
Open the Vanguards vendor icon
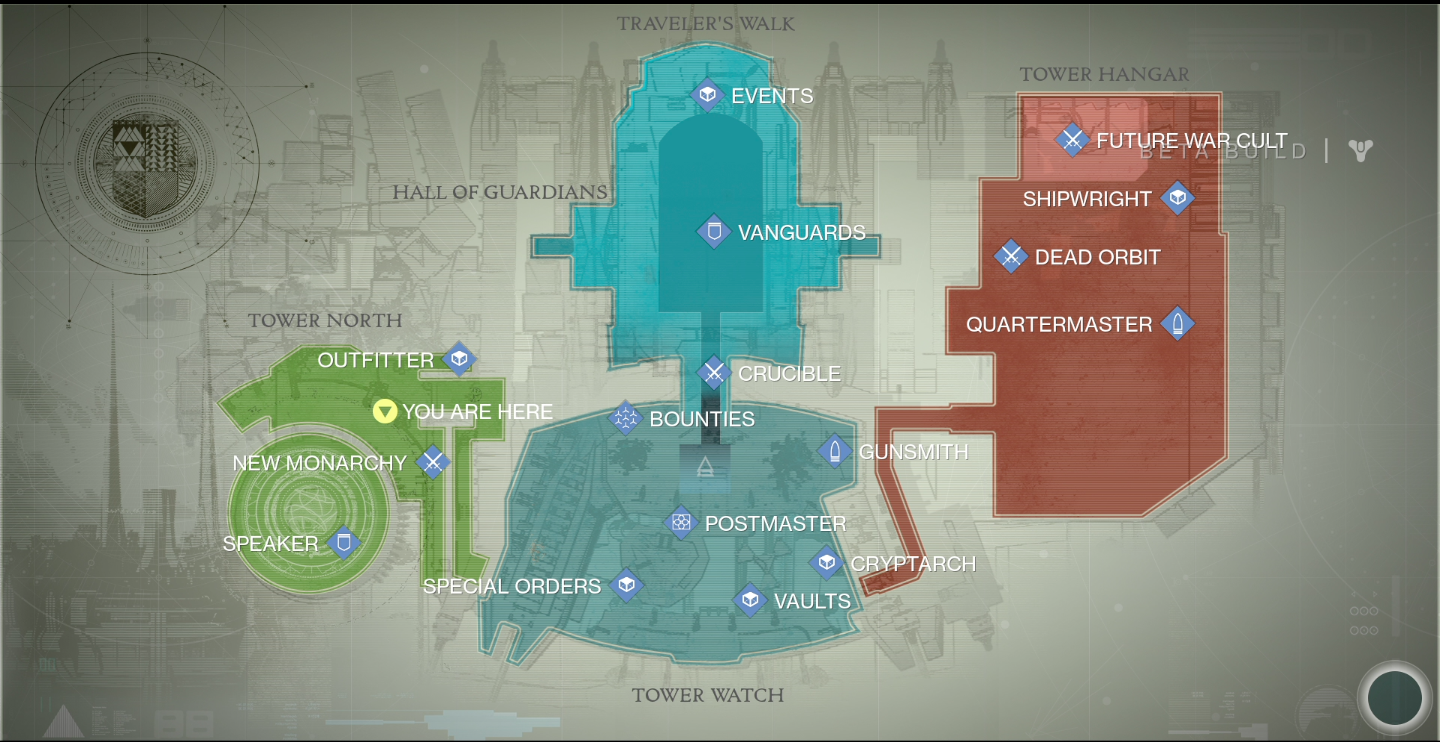(713, 232)
